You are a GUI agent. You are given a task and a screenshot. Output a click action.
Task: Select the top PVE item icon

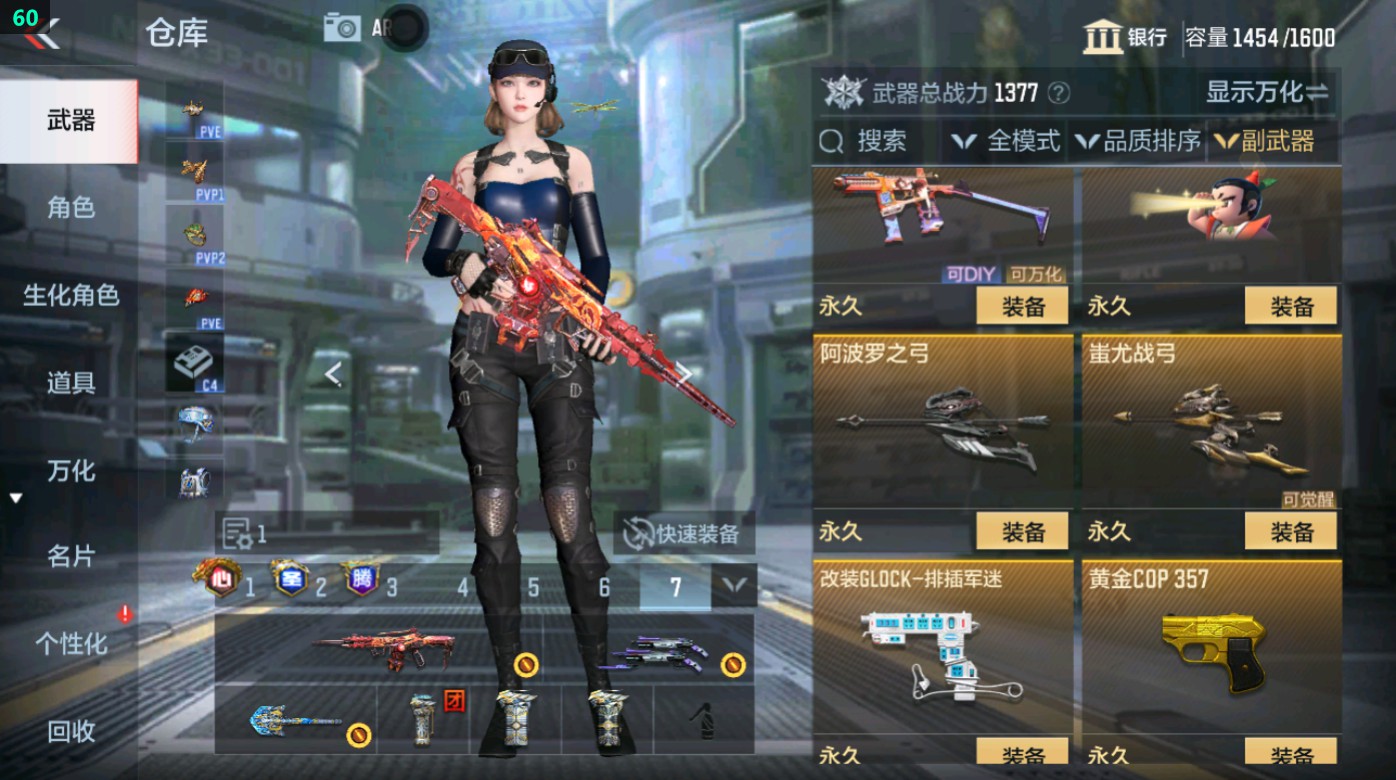tap(196, 108)
